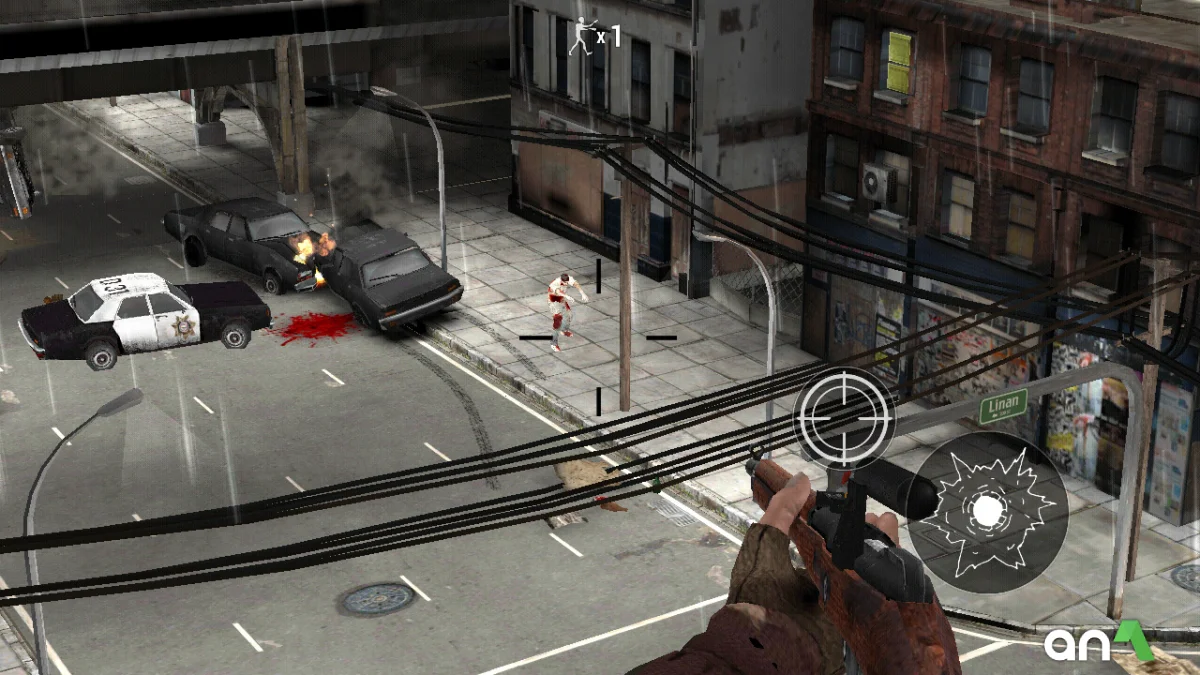Fire the rifle with the bullet-hole button
1200x675 pixels.
pyautogui.click(x=987, y=511)
